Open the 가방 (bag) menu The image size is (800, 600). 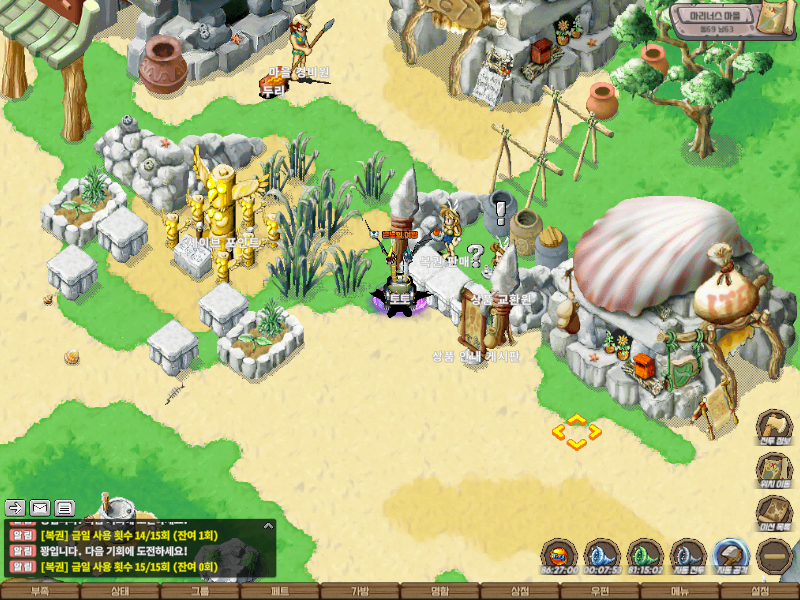pyautogui.click(x=360, y=591)
